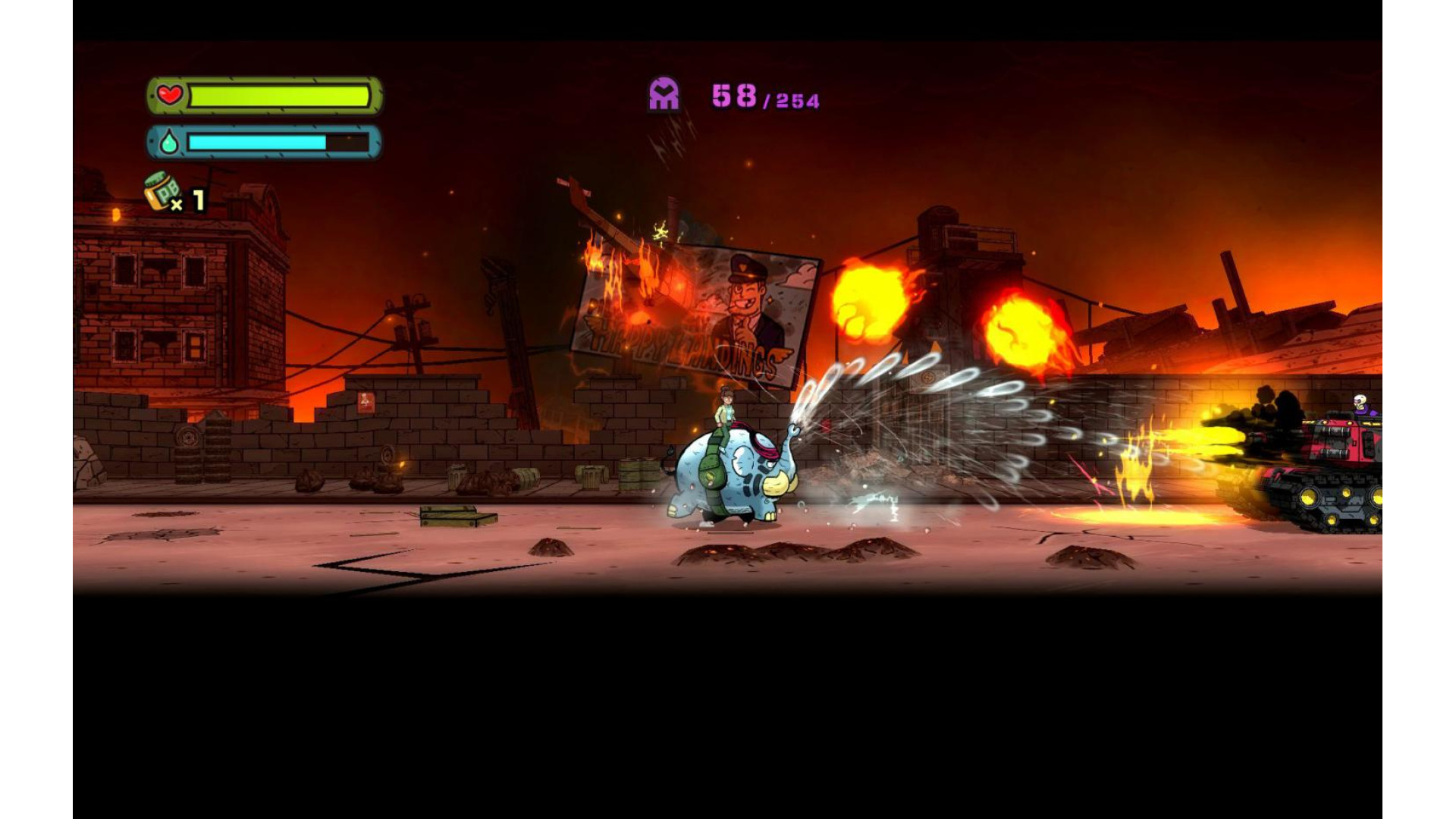Click the red heart health icon
1456x819 pixels.
tap(170, 95)
